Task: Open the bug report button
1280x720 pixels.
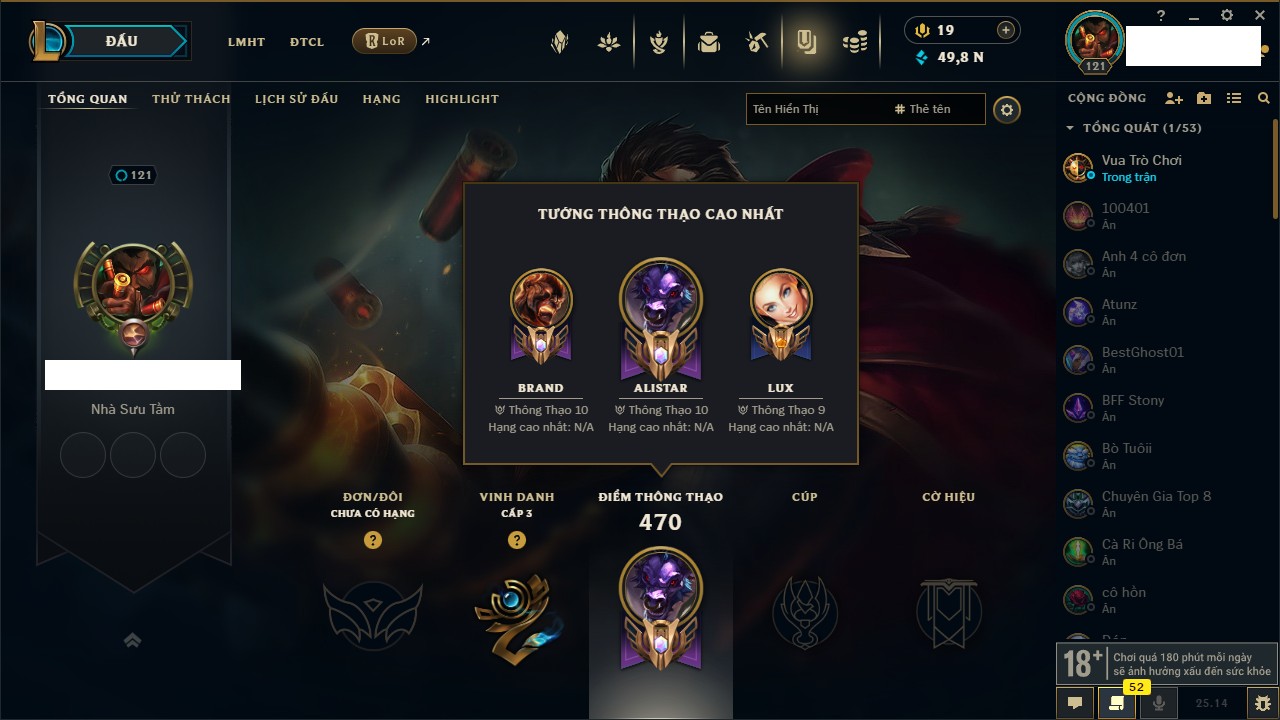Action: point(1262,703)
